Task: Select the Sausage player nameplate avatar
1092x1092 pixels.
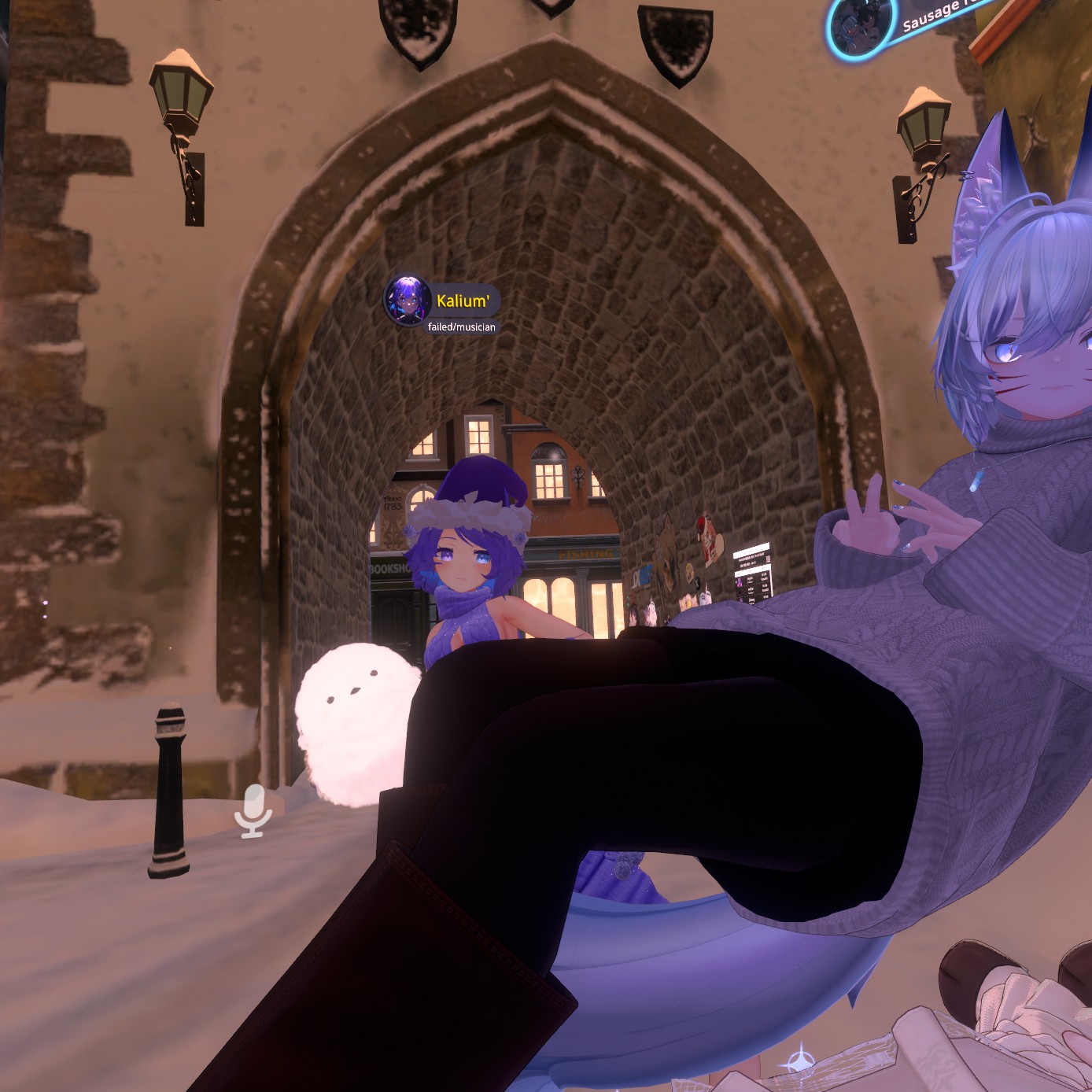Action: coord(861,25)
